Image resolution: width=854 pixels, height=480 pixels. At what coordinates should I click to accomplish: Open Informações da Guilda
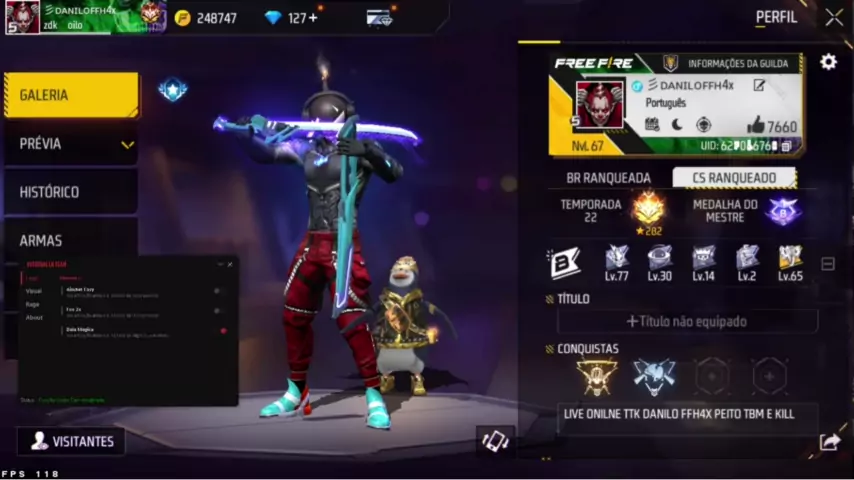[736, 63]
